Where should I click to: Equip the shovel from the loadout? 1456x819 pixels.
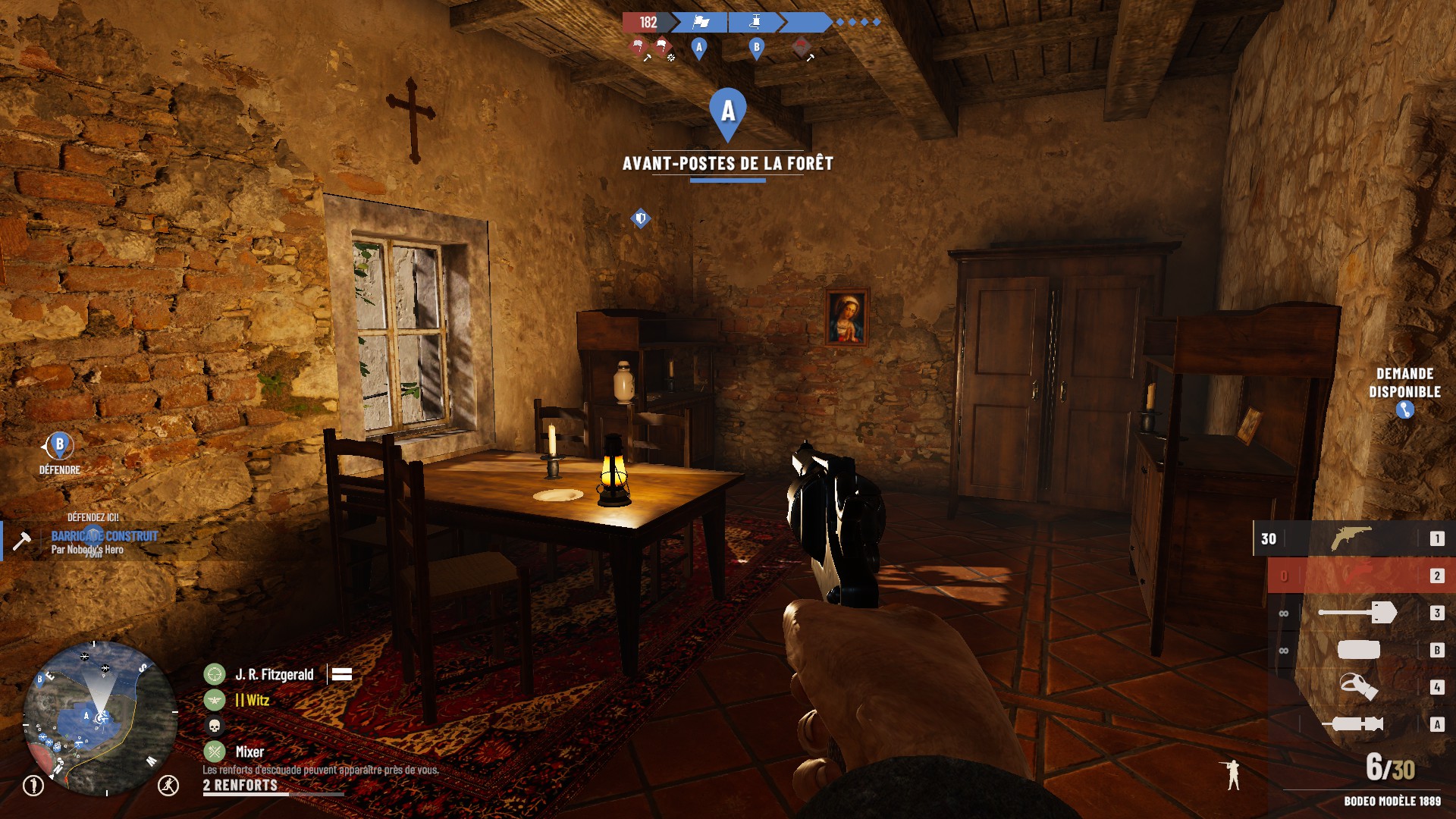tap(1357, 613)
